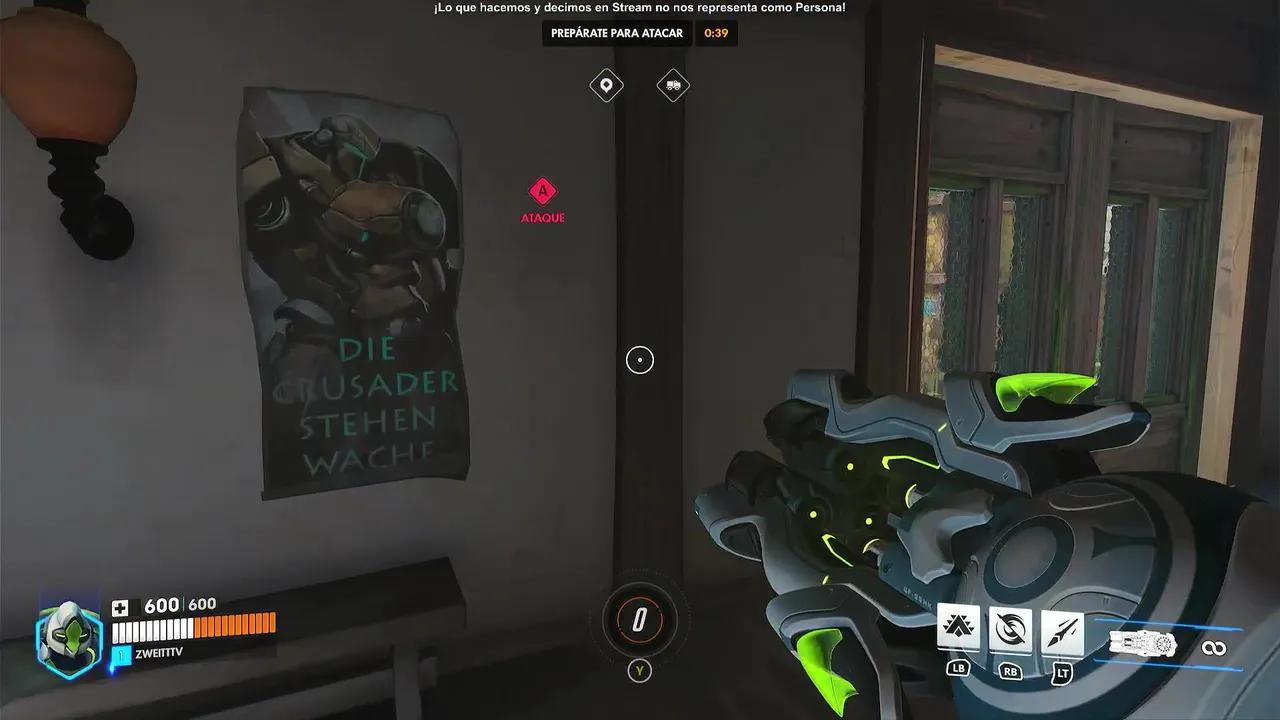
Task: Click the RB controller button prompt
Action: [1010, 672]
